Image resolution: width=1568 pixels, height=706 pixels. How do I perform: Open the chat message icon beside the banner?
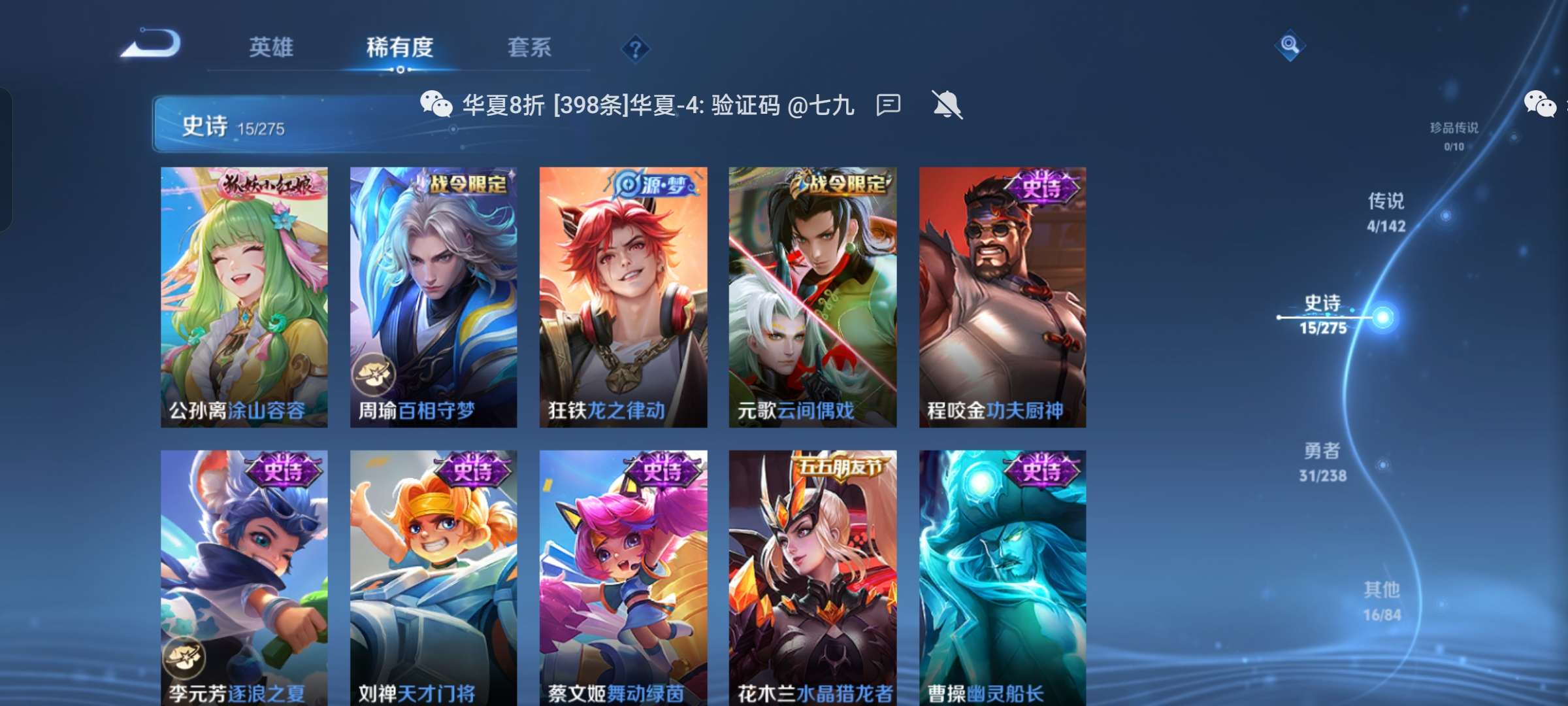(889, 105)
